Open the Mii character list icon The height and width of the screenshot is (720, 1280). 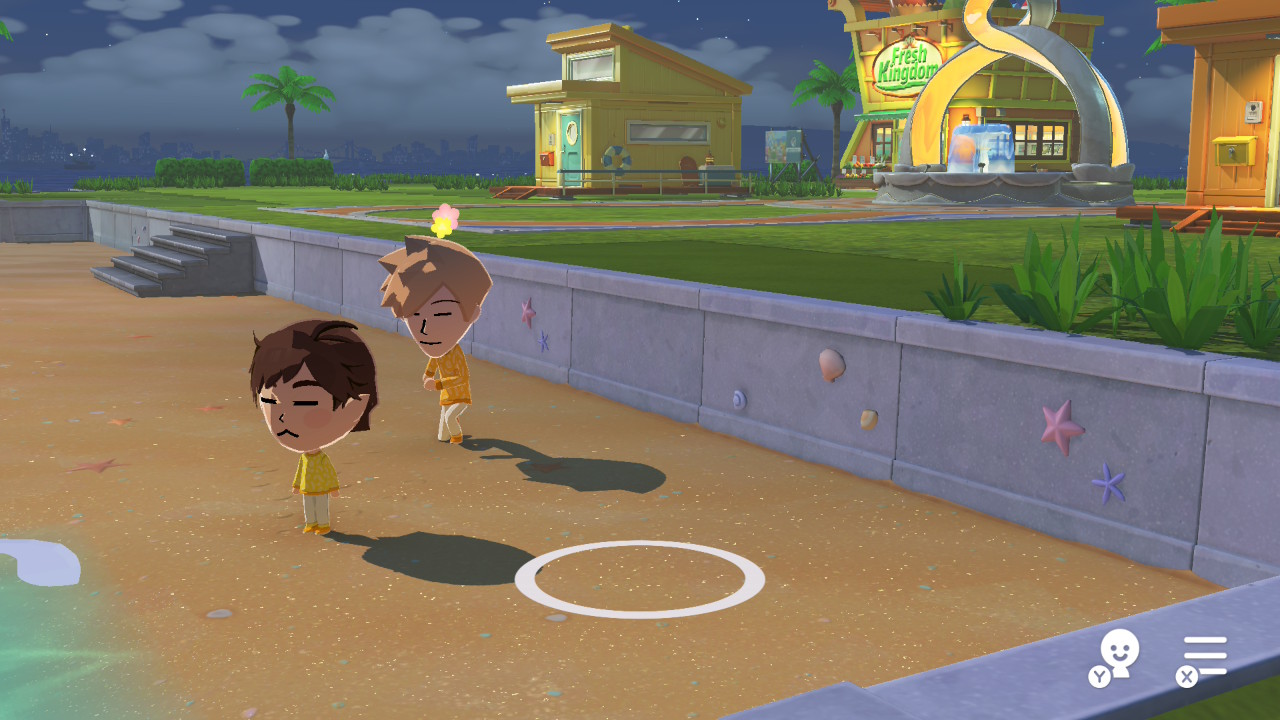coord(1119,655)
